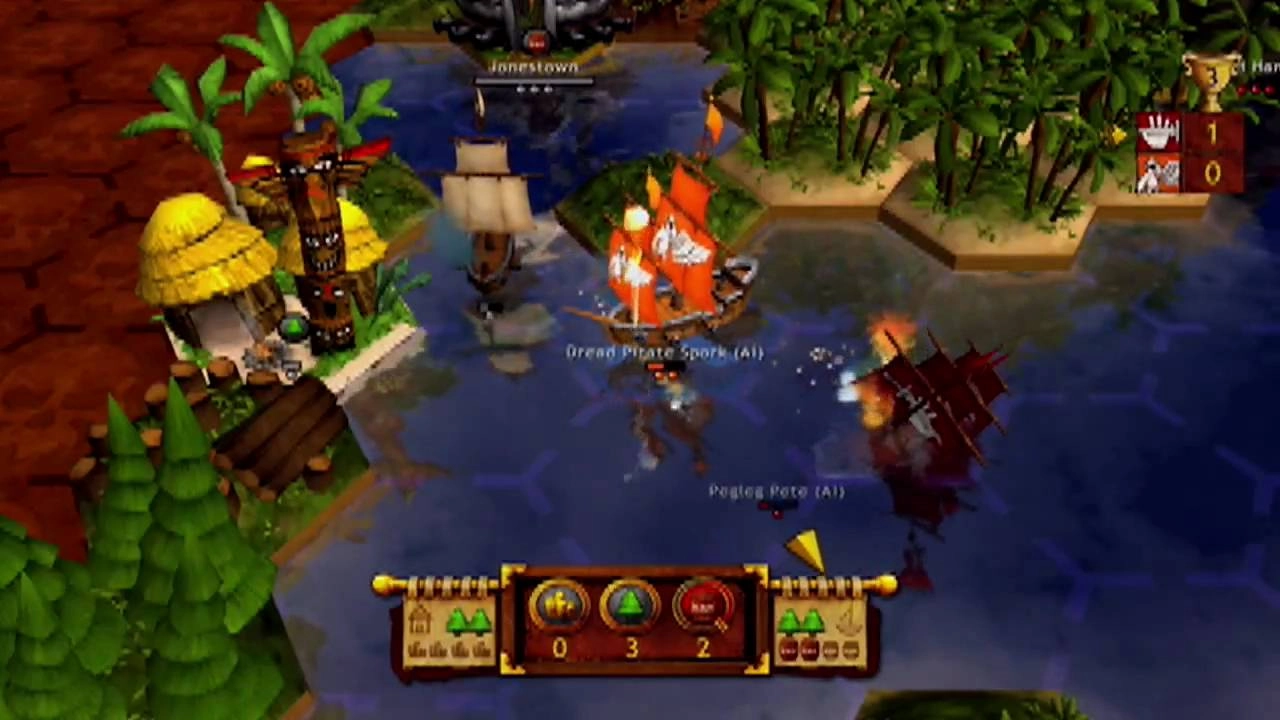1280x720 pixels.
Task: Select the gold coins resource icon
Action: click(x=558, y=606)
